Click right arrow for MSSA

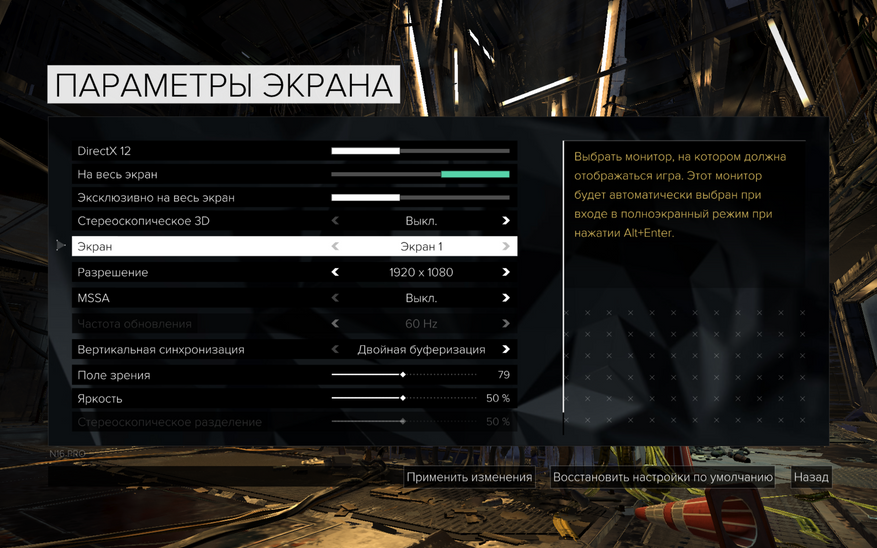(506, 298)
